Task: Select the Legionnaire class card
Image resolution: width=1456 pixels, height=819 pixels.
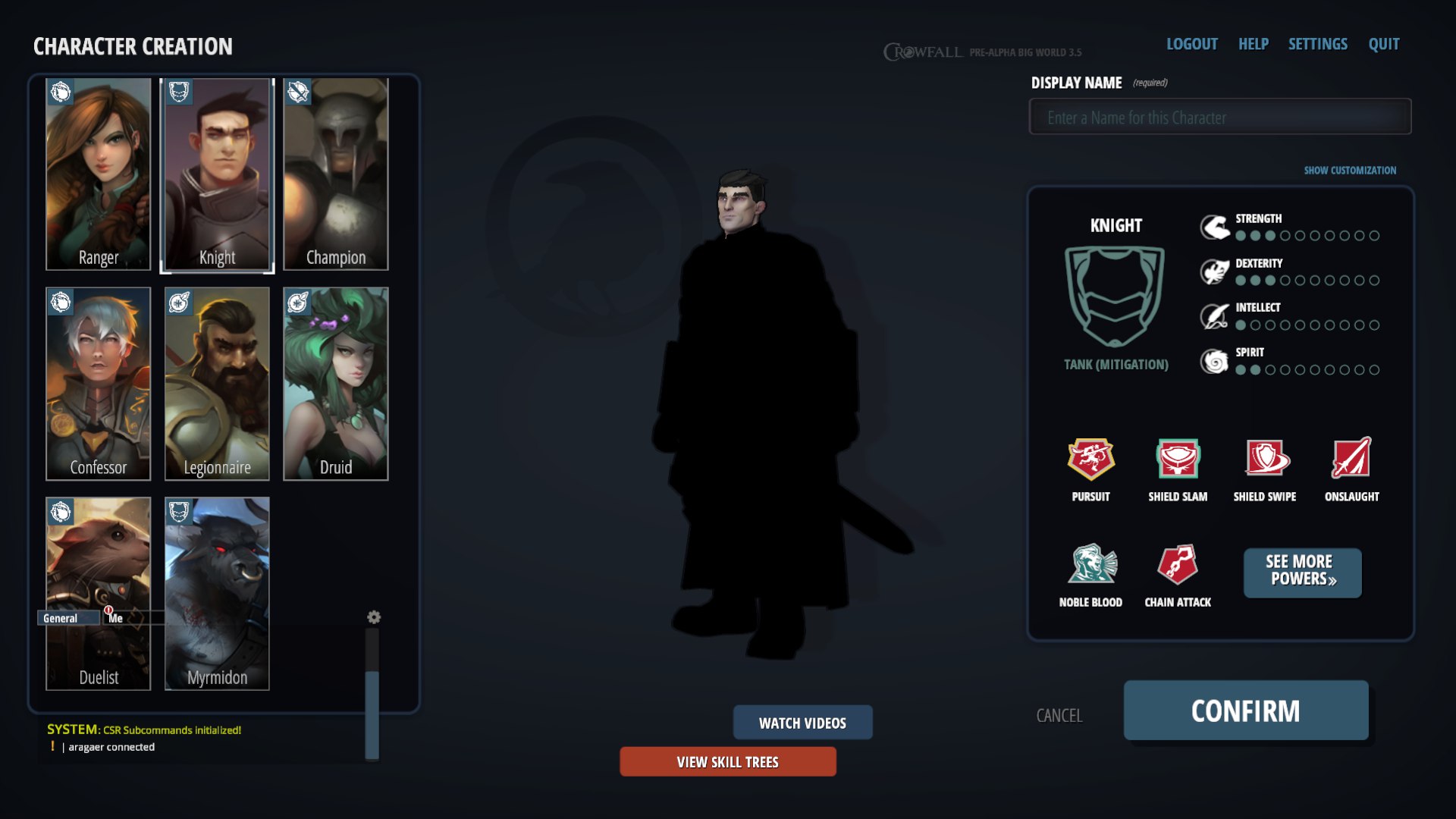Action: pyautogui.click(x=217, y=383)
